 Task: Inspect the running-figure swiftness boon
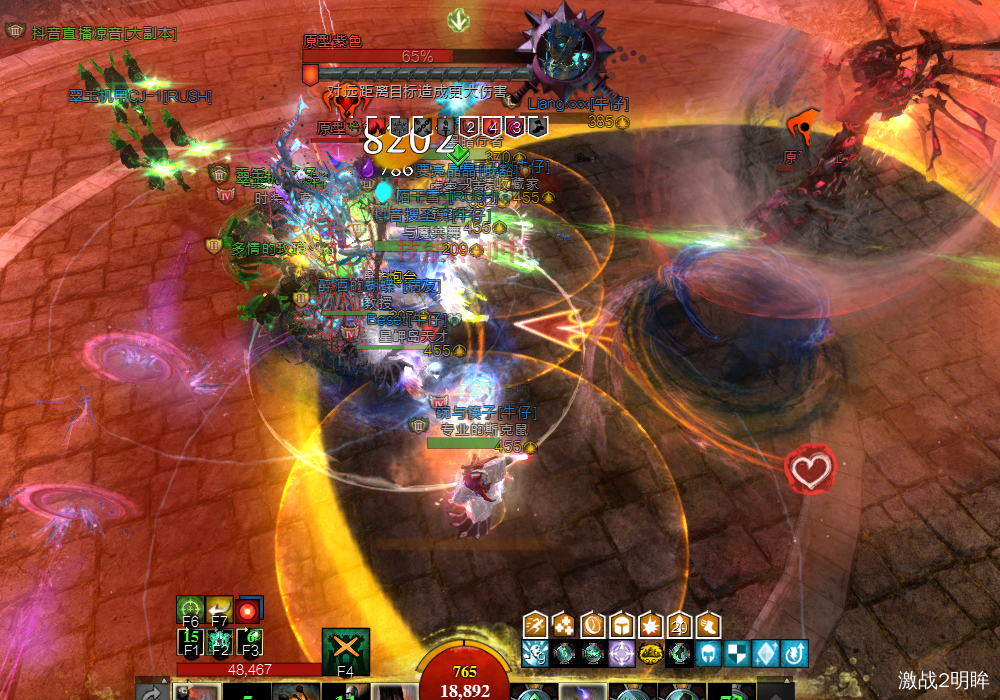coord(536,626)
